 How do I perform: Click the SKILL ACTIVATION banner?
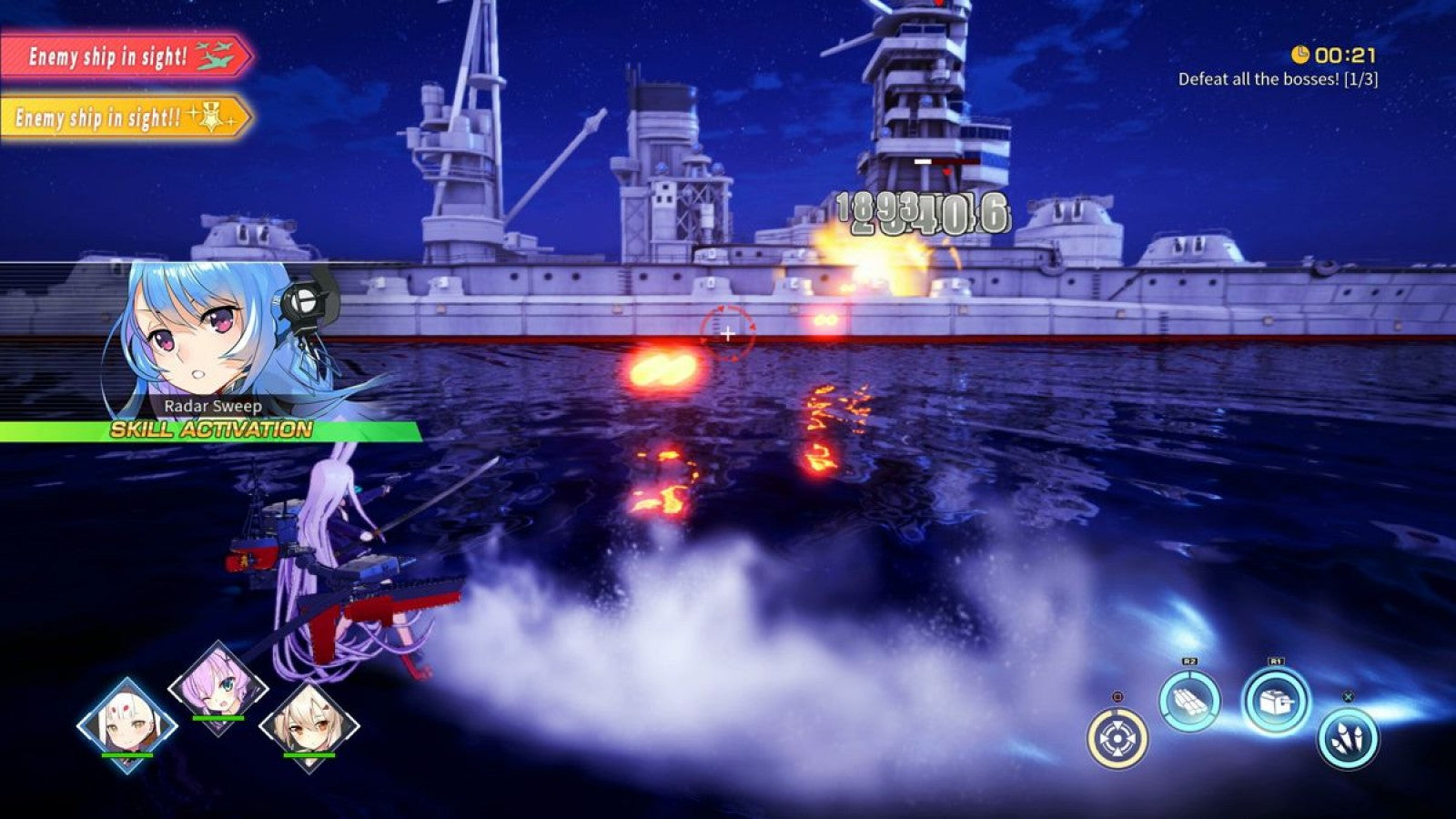[x=211, y=430]
